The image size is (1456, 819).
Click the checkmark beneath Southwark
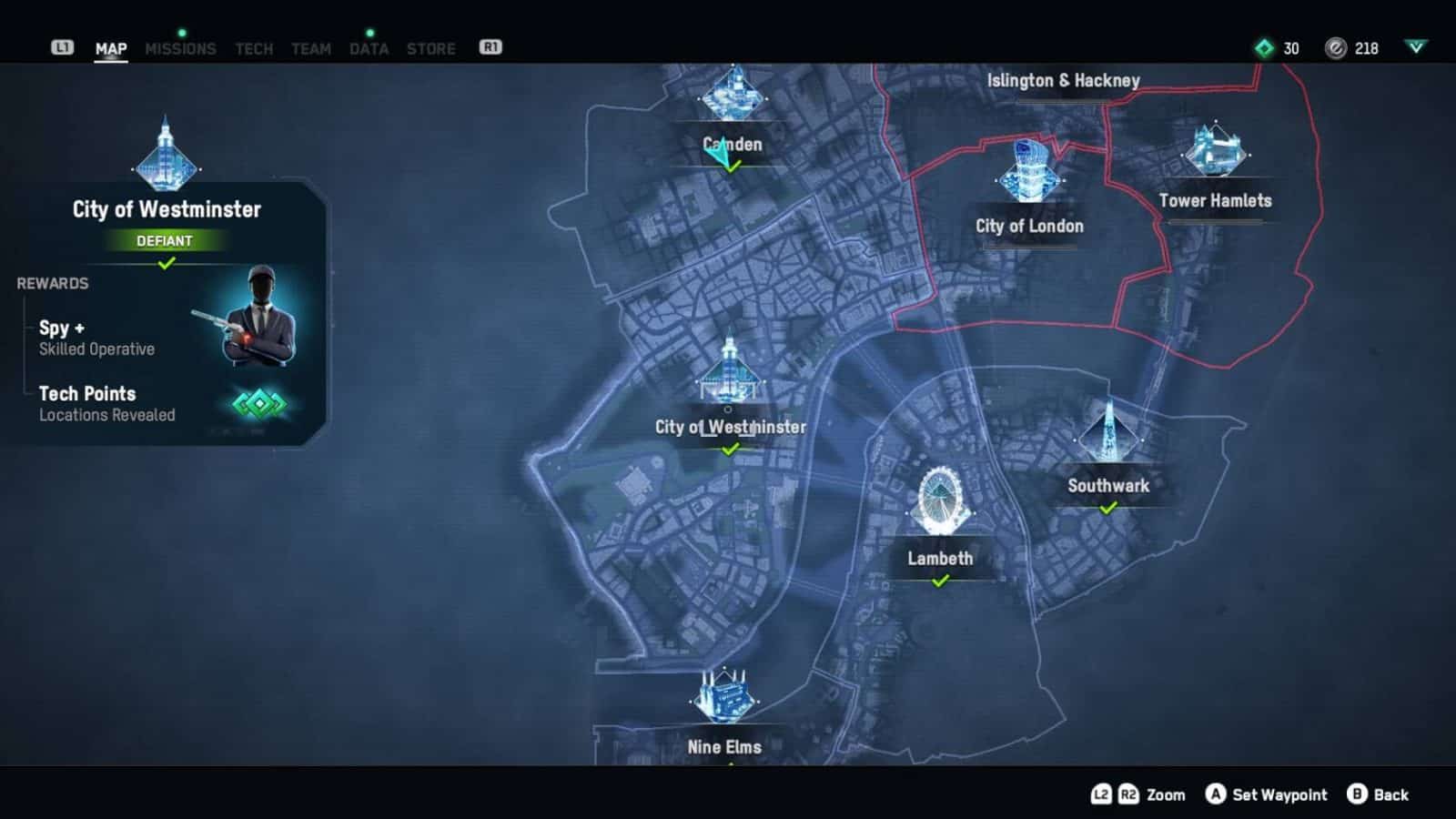tap(1107, 510)
